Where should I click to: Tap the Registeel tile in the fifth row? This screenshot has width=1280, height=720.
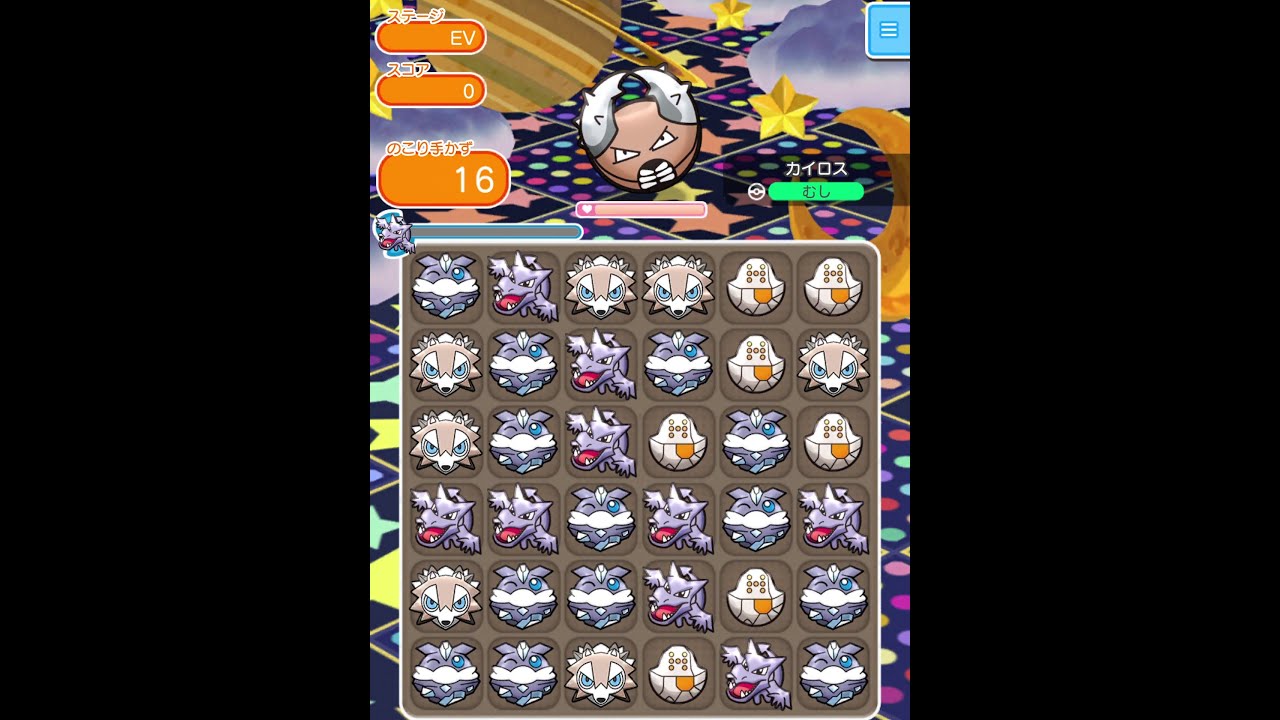tap(757, 598)
